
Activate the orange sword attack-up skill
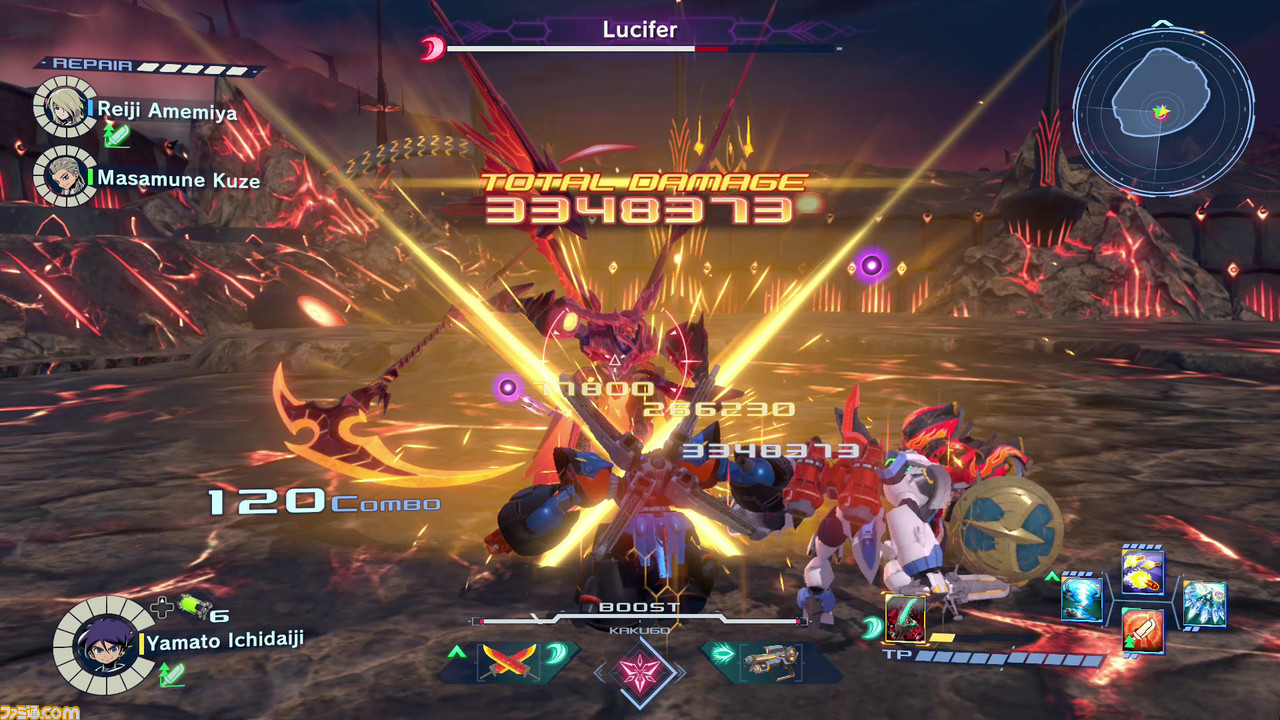coord(1142,630)
